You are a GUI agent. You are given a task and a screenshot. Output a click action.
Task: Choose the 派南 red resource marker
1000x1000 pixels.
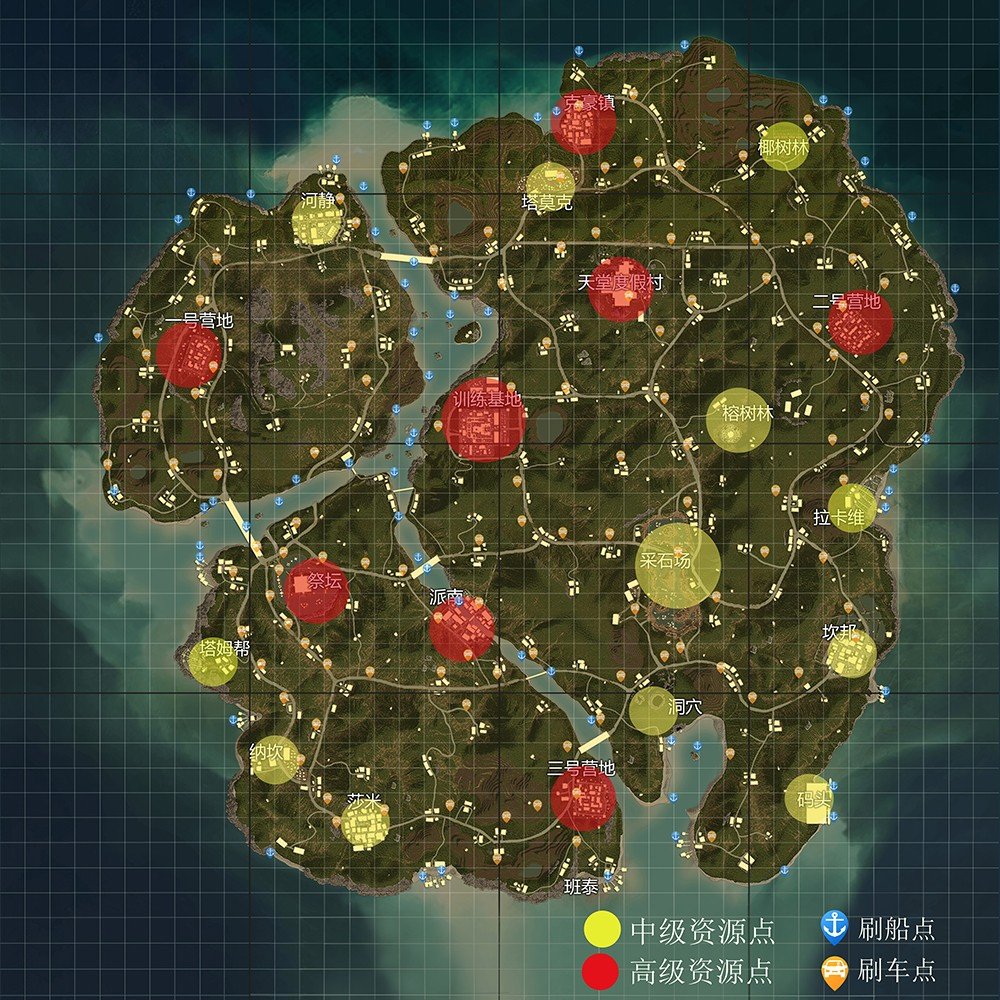click(x=461, y=628)
